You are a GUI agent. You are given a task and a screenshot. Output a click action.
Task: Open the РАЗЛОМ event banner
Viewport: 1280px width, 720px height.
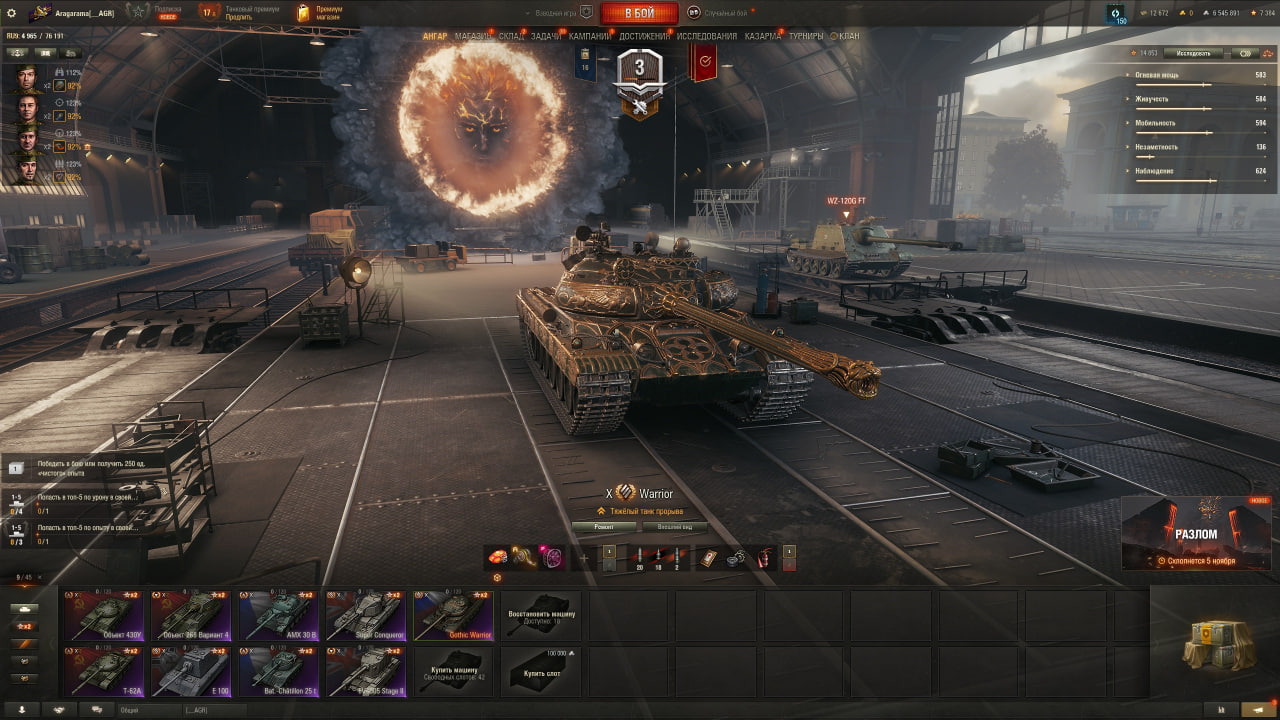(1196, 533)
